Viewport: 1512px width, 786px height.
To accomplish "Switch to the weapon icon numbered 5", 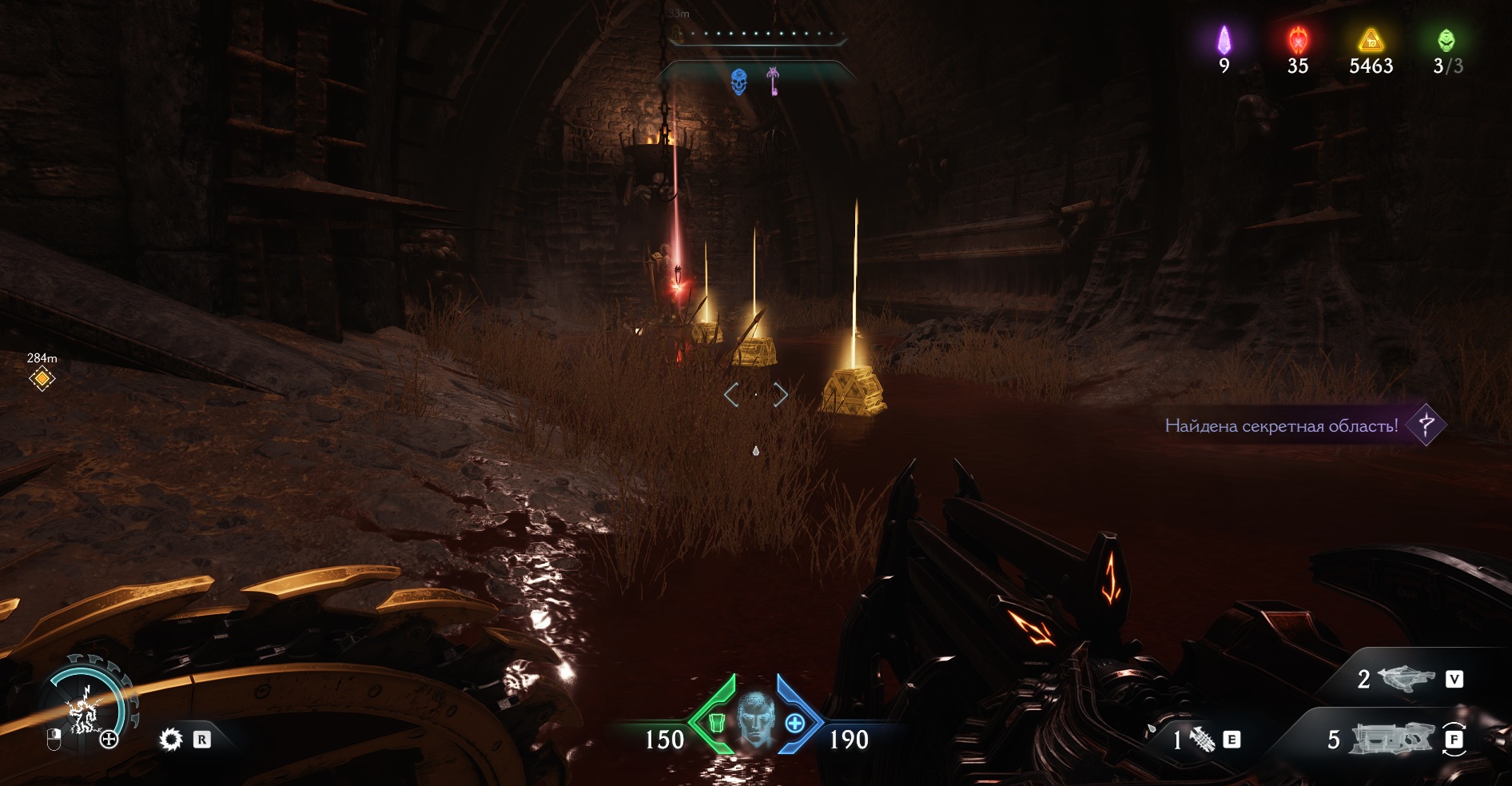I will pyautogui.click(x=1392, y=740).
